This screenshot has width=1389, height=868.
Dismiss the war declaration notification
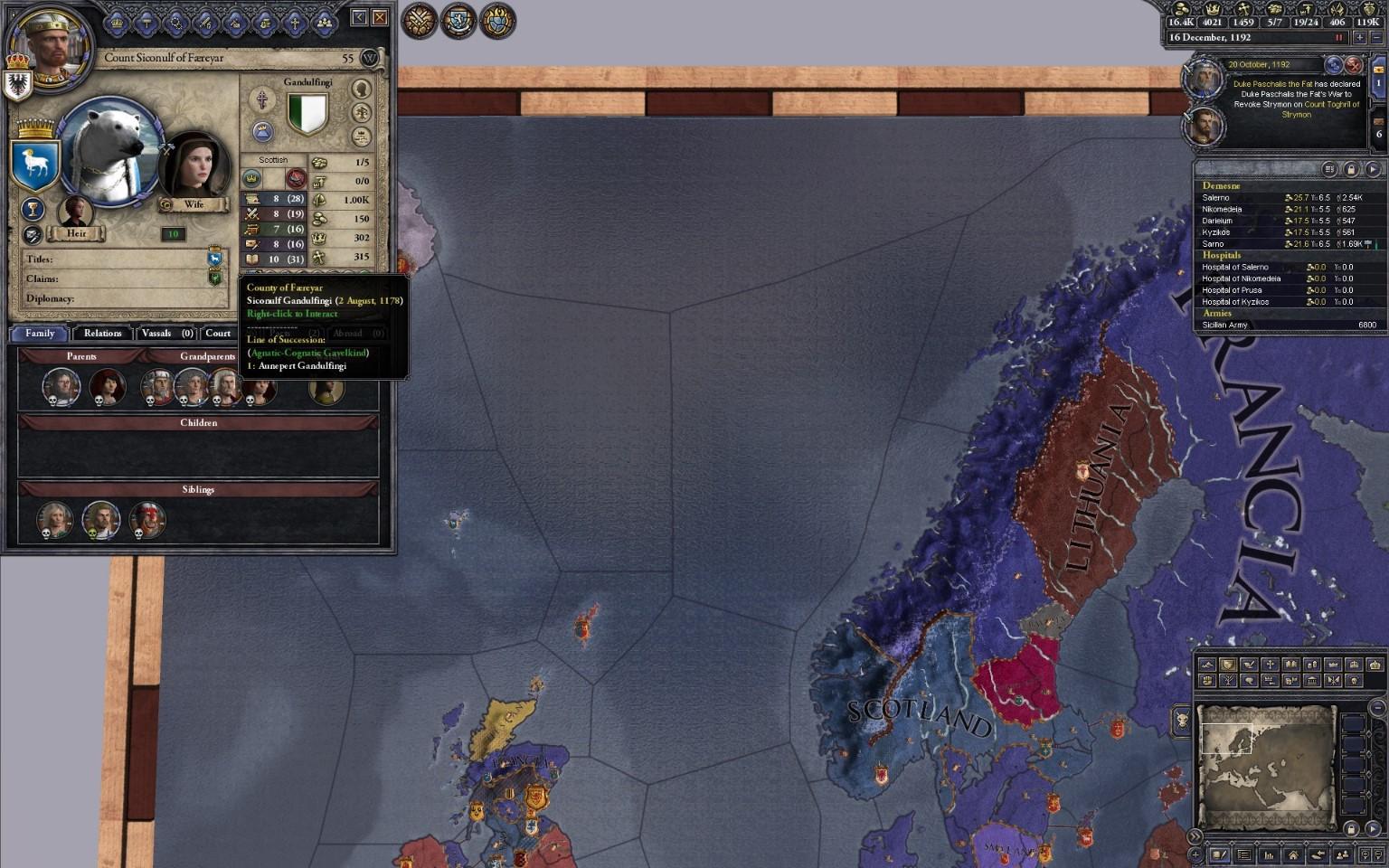point(1354,64)
